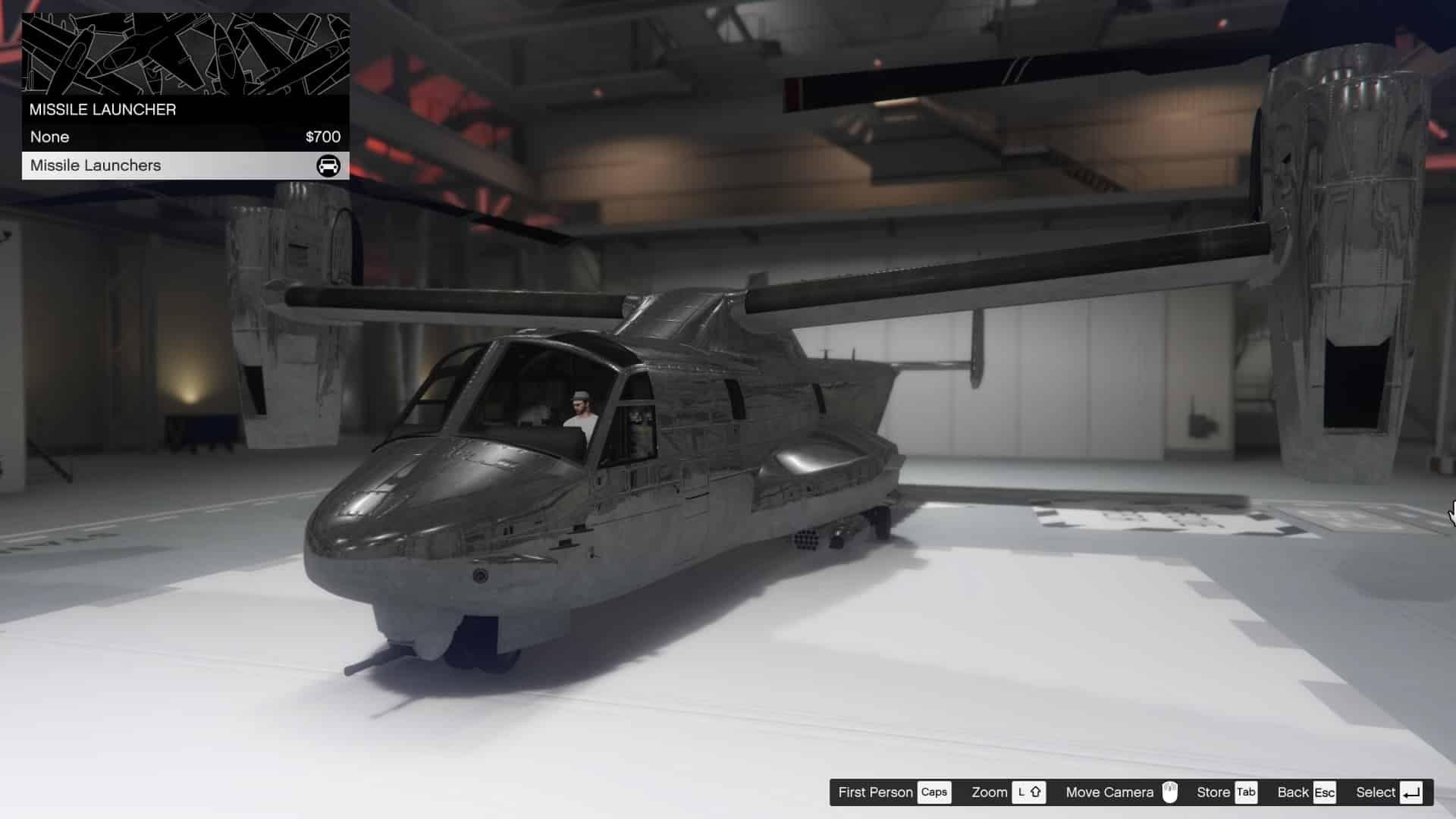Click the MISSILE LAUNCHER header label
This screenshot has height=819, width=1456.
click(x=102, y=109)
